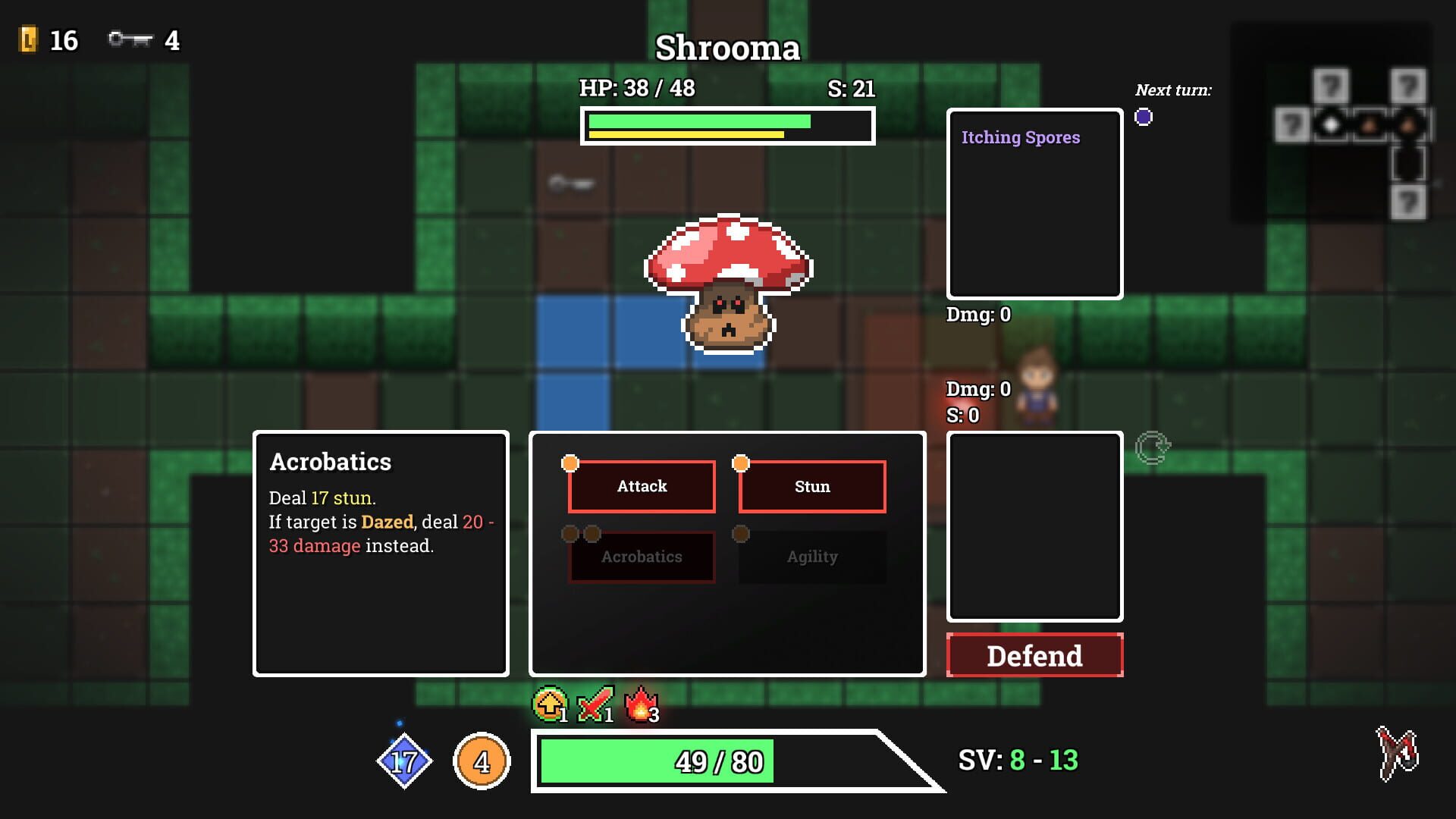This screenshot has height=819, width=1456.
Task: Select the Acrobatics ability
Action: click(642, 557)
